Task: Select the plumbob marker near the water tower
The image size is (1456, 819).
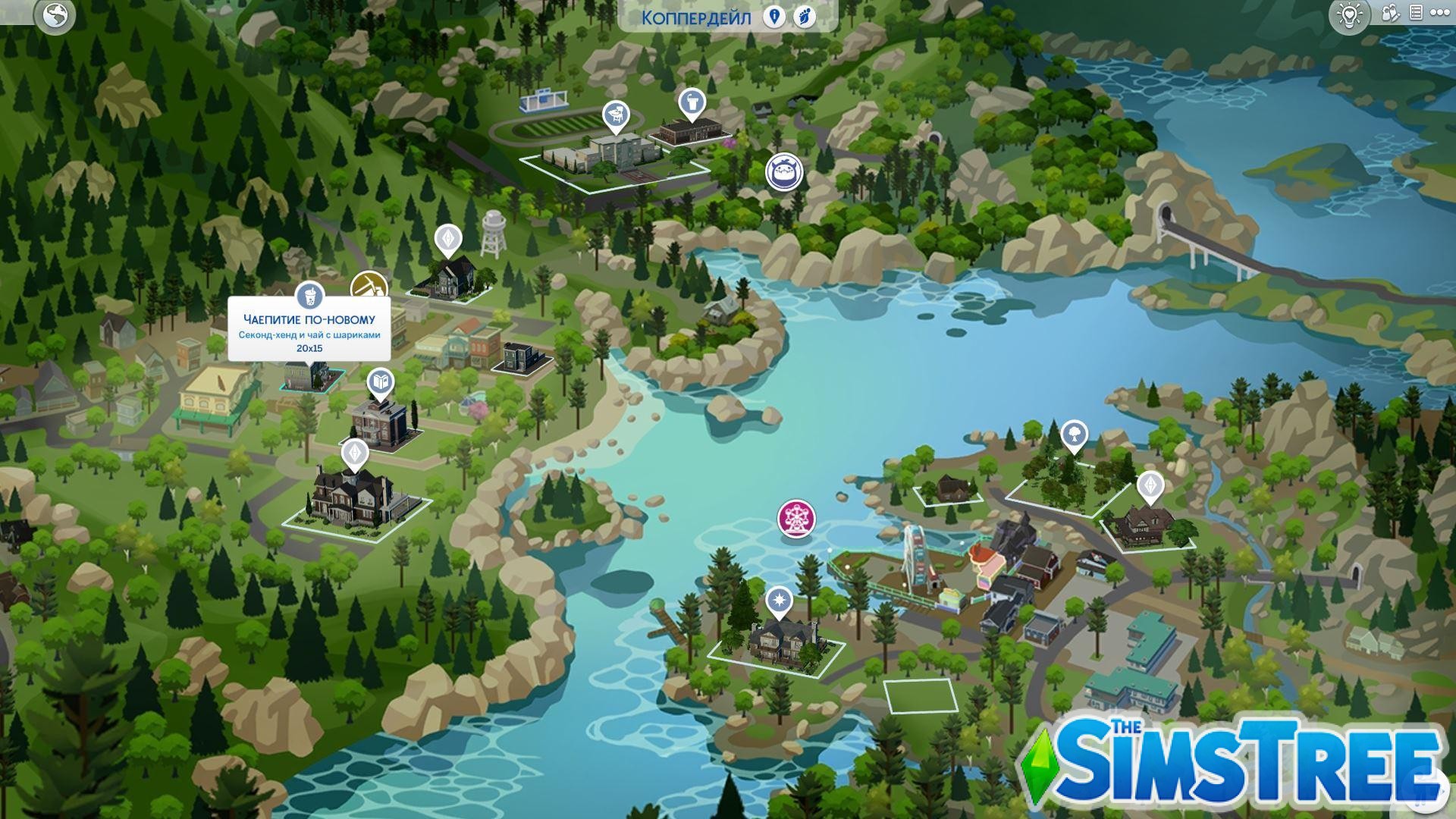Action: (x=449, y=239)
